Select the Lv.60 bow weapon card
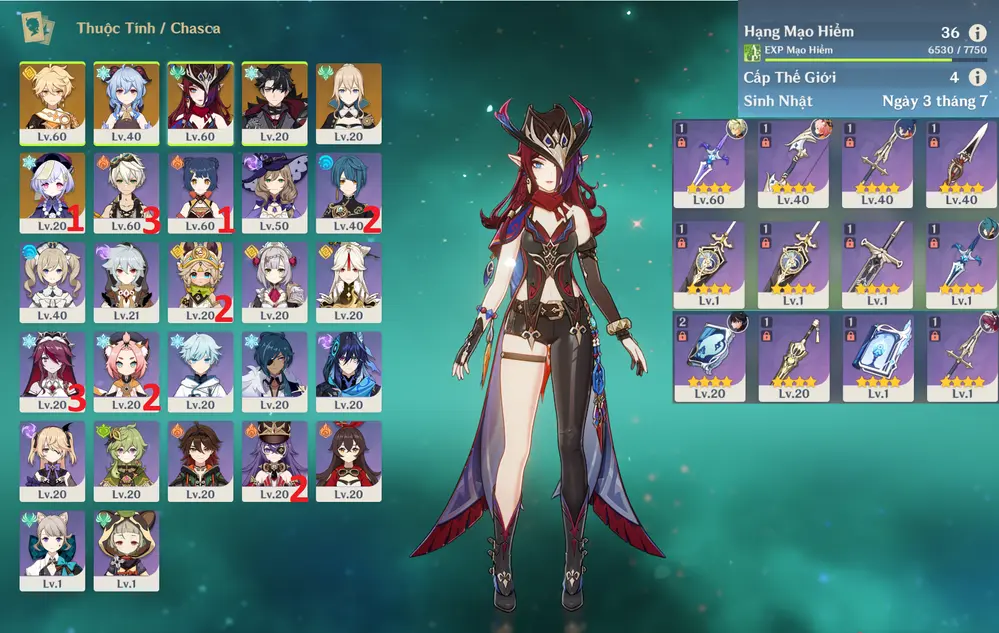999x633 pixels. click(709, 162)
